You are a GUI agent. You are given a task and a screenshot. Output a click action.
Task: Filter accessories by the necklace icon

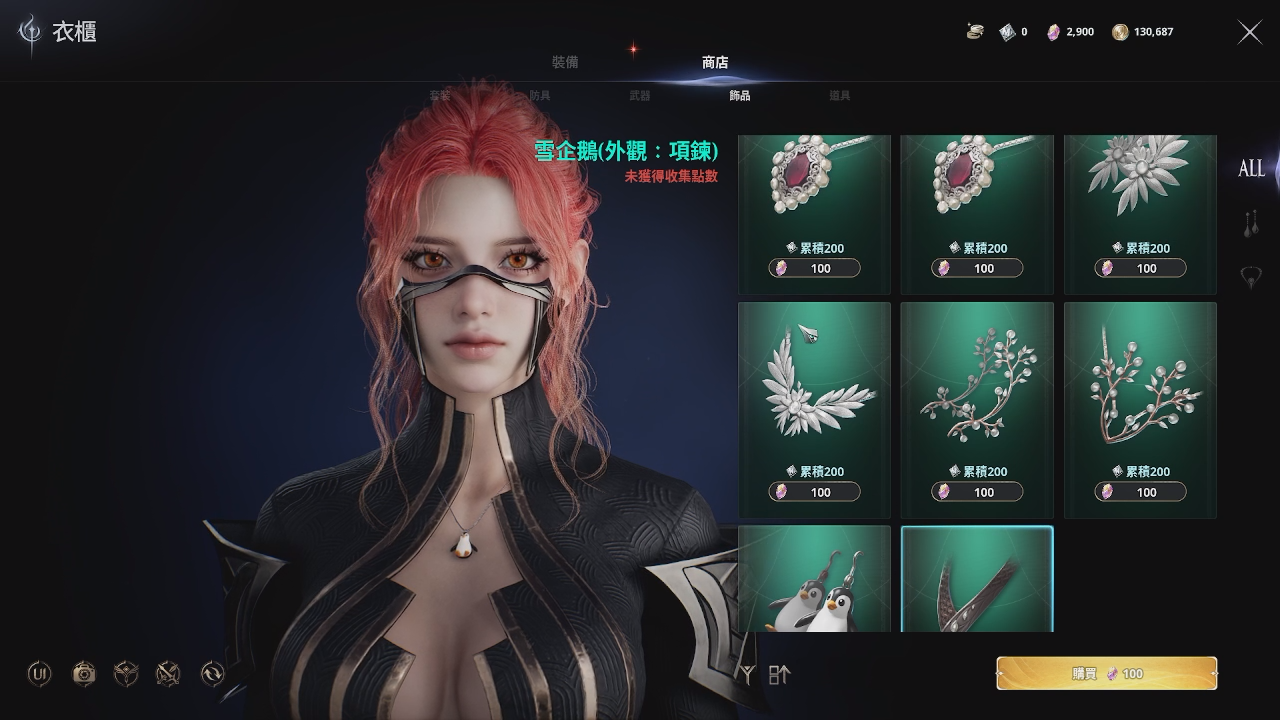[1250, 277]
